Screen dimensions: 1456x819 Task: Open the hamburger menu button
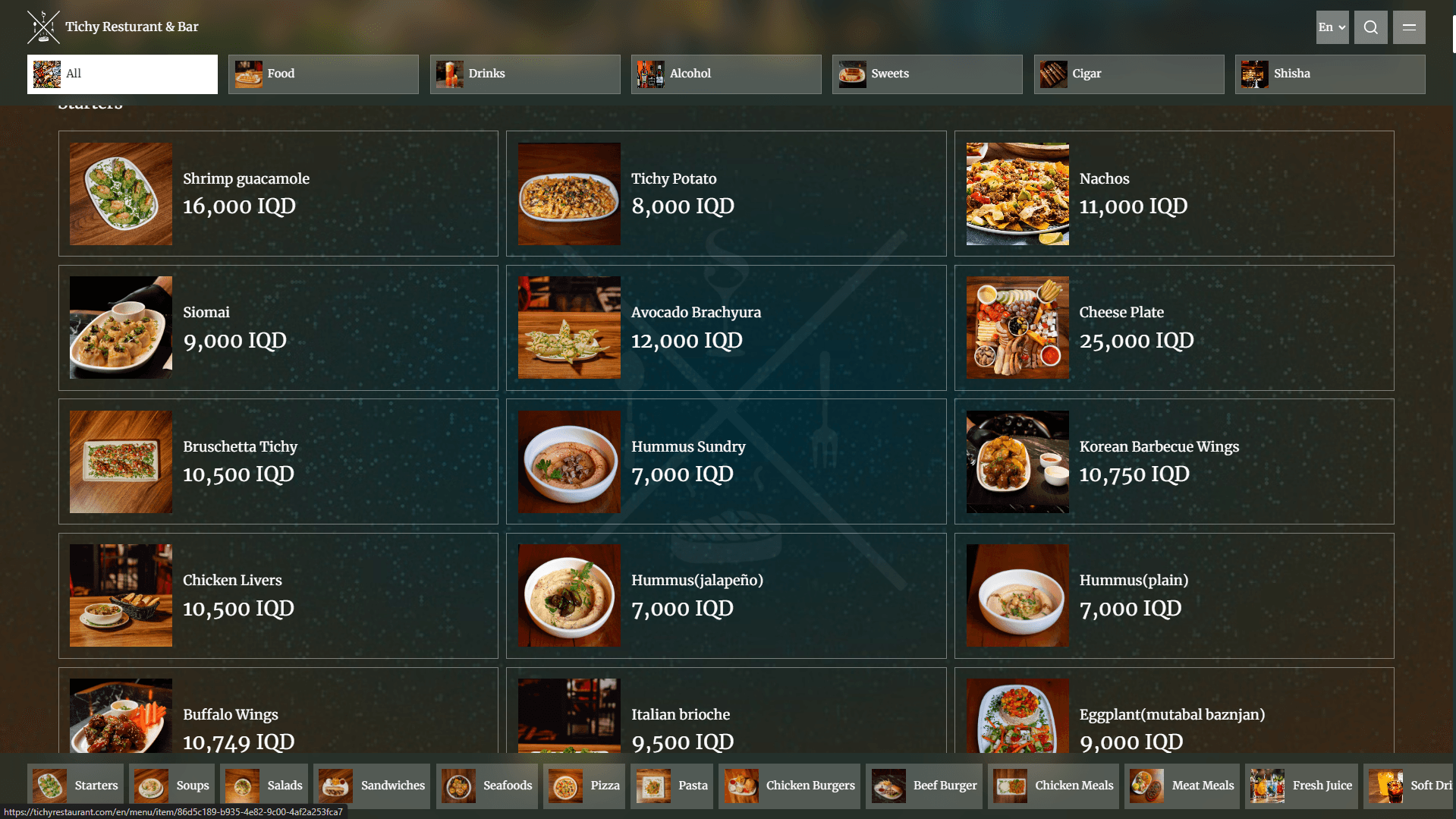click(1409, 27)
